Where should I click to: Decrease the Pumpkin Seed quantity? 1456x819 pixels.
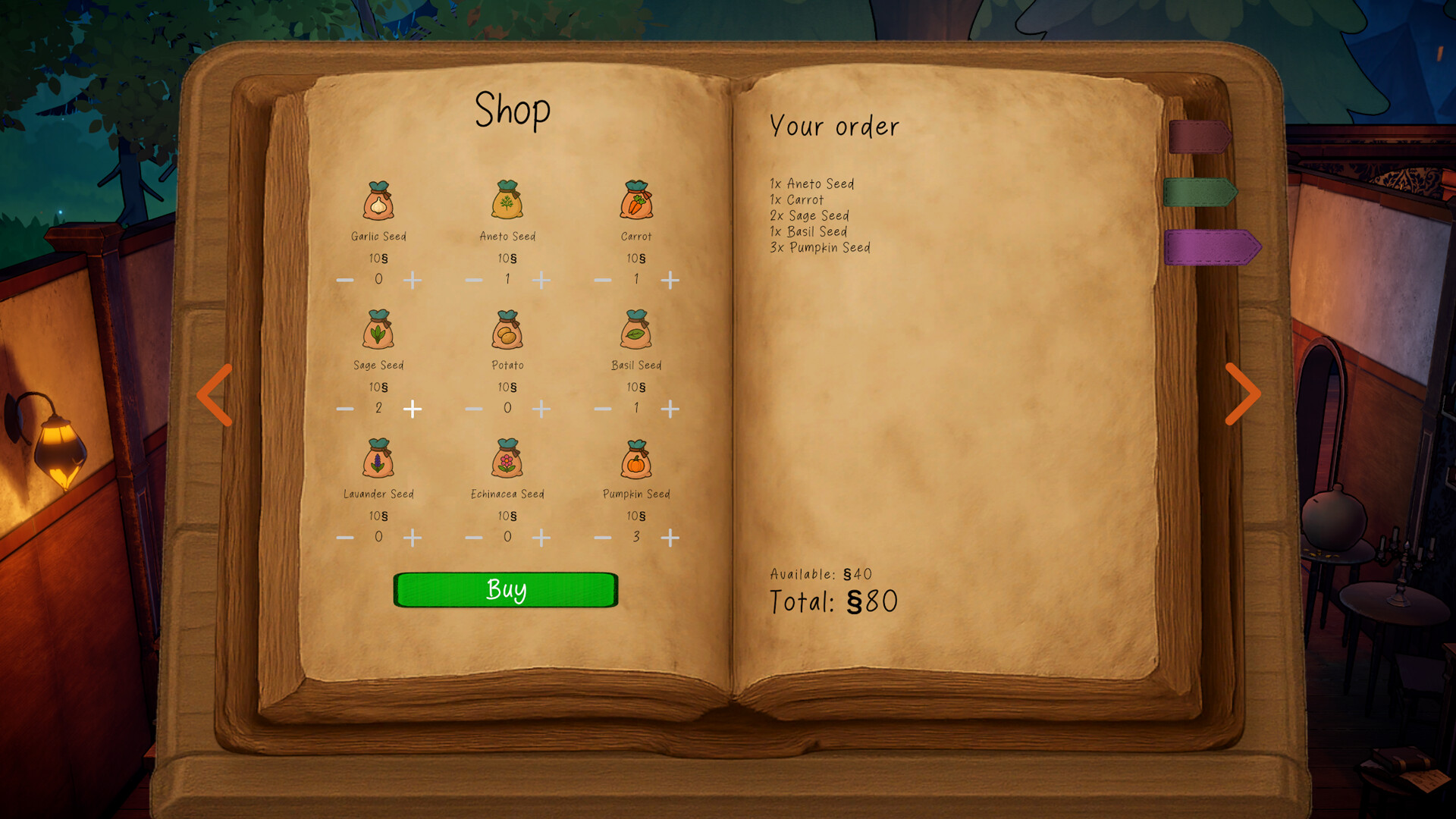[603, 537]
